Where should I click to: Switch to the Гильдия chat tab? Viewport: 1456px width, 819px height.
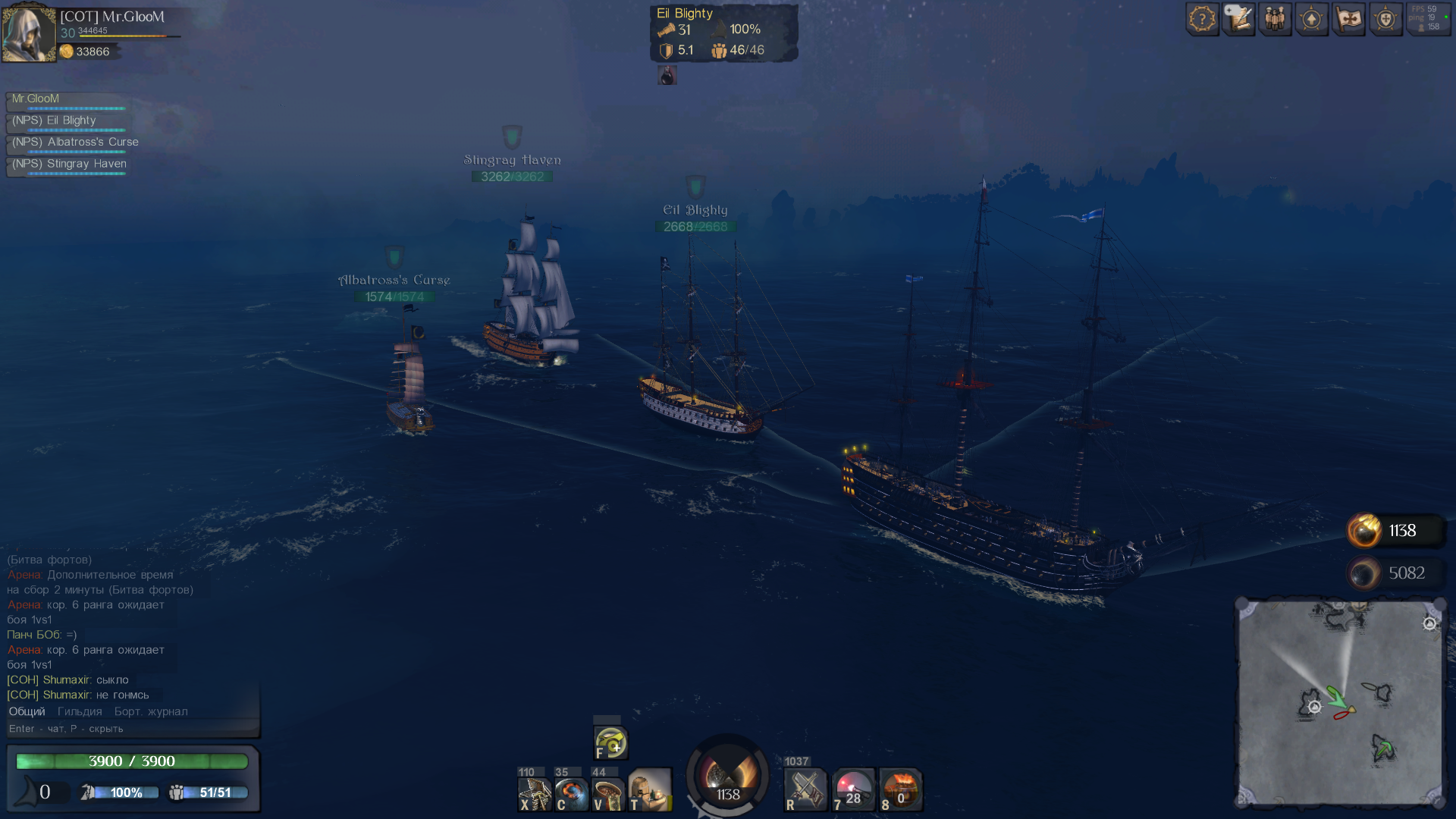click(x=80, y=711)
